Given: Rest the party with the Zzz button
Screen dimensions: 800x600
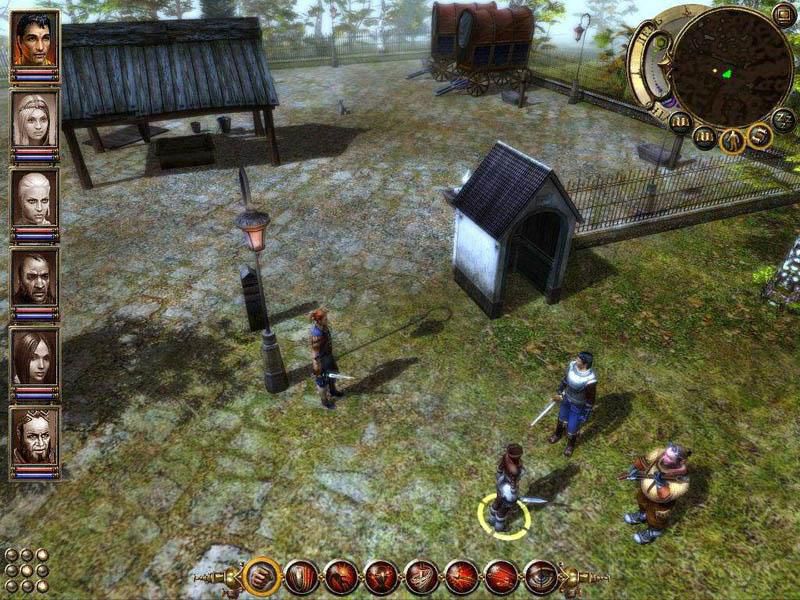Looking at the screenshot, I should [785, 119].
